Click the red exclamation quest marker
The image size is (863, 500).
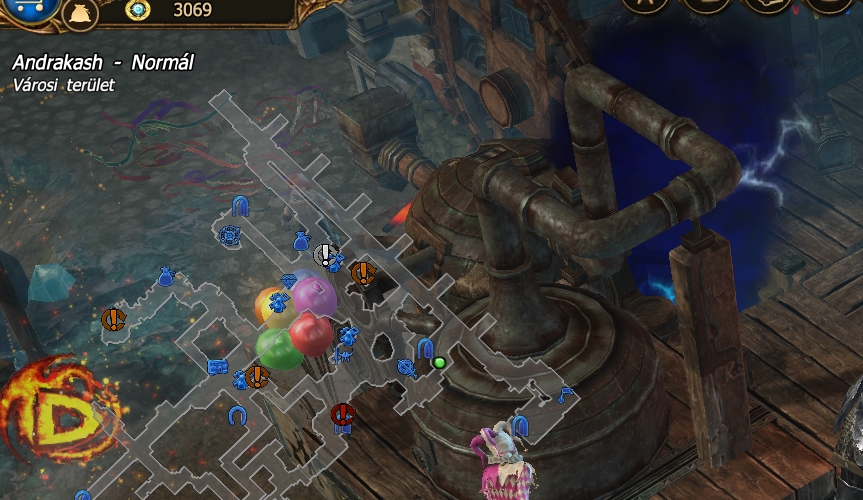pos(343,414)
